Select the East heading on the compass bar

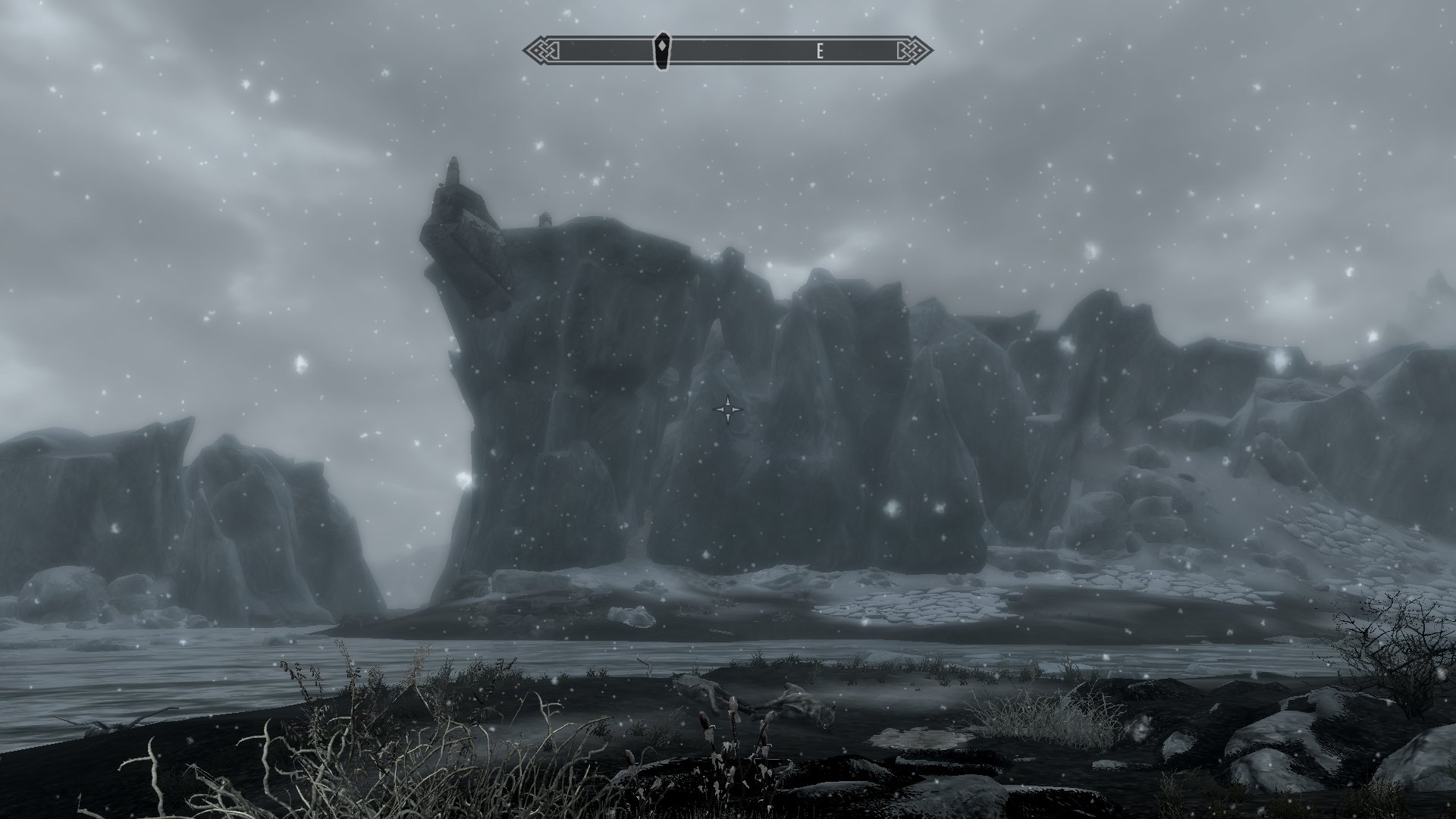point(820,52)
